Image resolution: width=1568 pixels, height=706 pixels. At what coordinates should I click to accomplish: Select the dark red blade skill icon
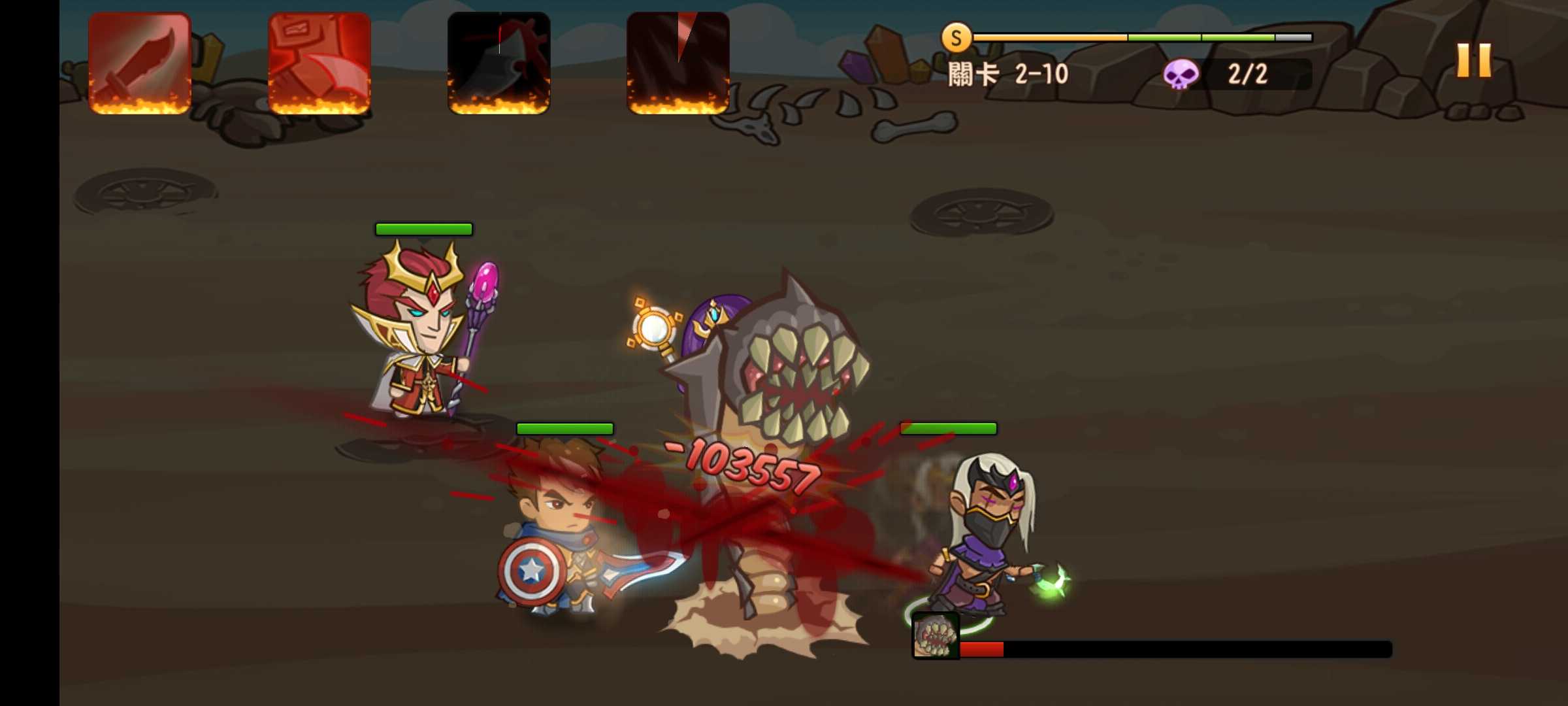(678, 63)
